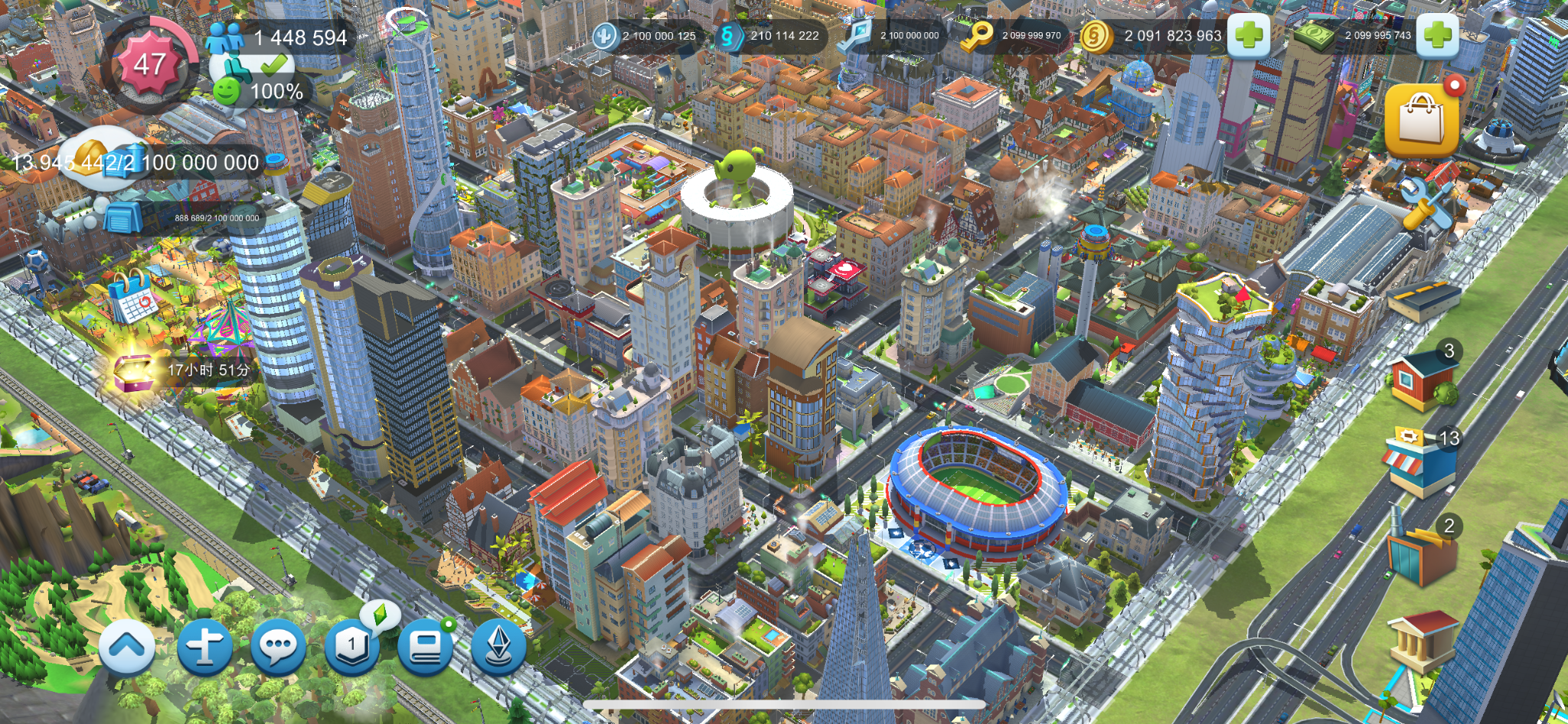Collapse the toolbar with the up-arrow button
The height and width of the screenshot is (724, 1568).
click(x=127, y=647)
